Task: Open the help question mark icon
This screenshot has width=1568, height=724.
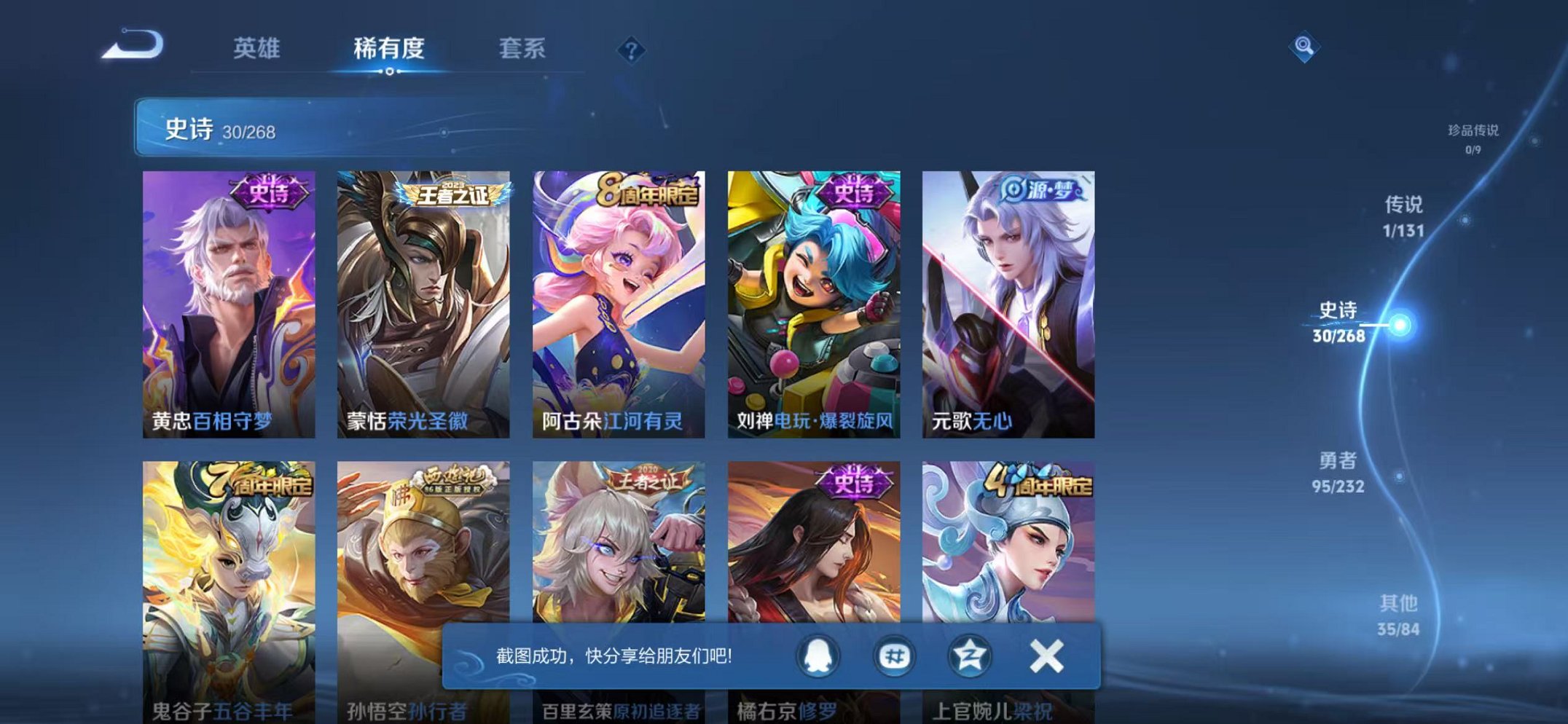Action: point(632,51)
